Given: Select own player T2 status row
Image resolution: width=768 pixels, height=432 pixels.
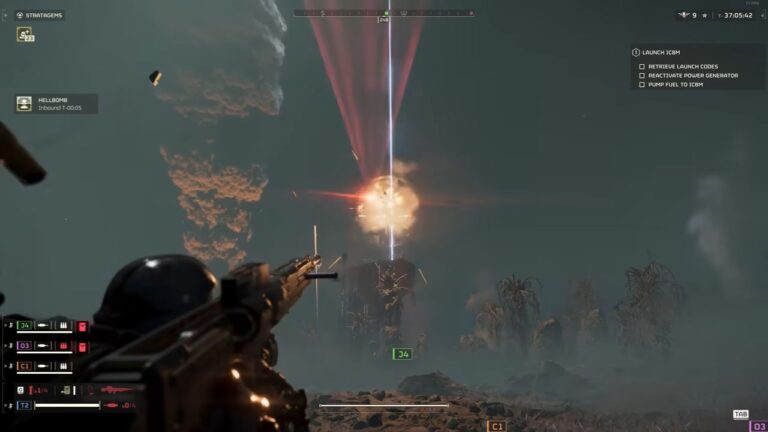Looking at the screenshot, I should click(x=26, y=405).
